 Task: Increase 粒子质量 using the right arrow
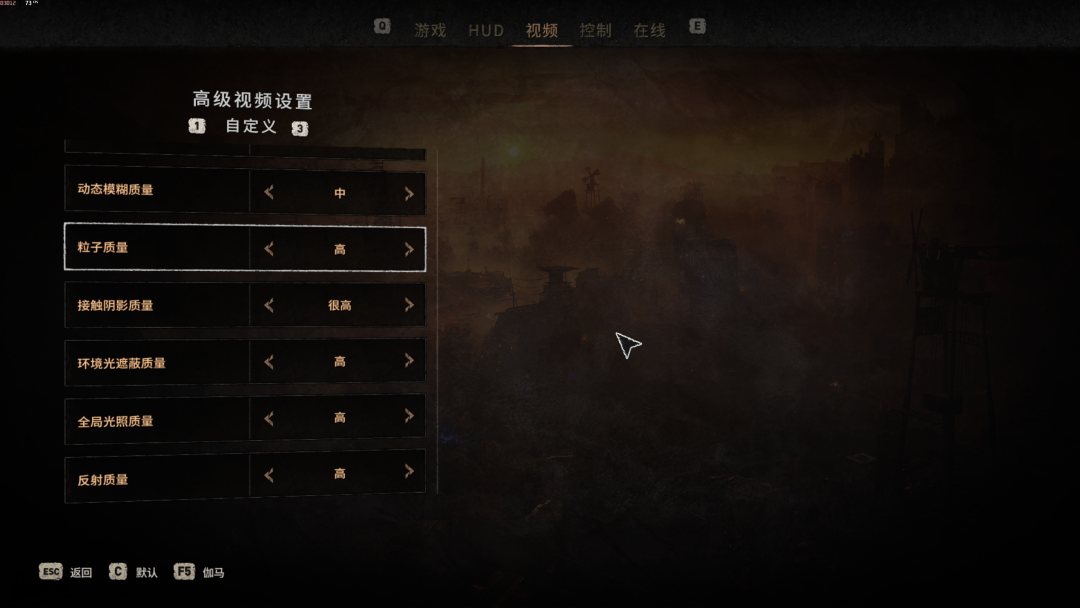pos(409,250)
